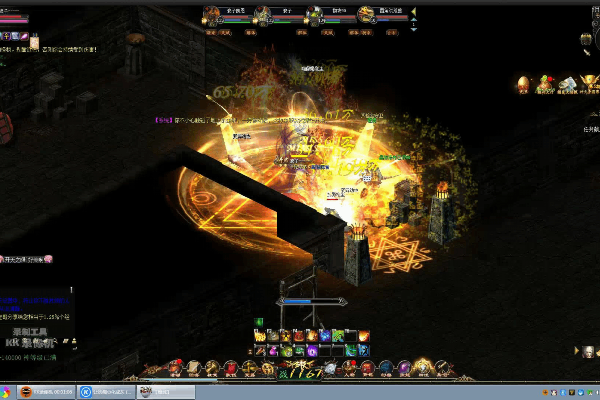The width and height of the screenshot is (600, 400).
Task: Click the green square buff icon above hotbar
Action: tap(259, 322)
